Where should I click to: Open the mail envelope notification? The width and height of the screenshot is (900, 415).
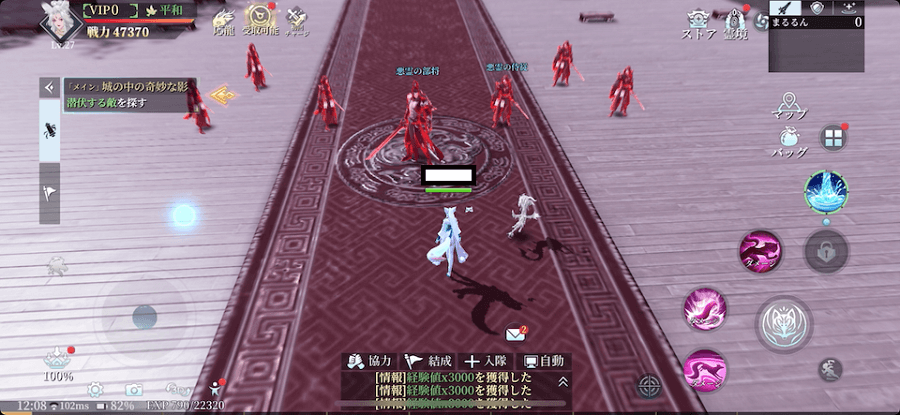516,334
